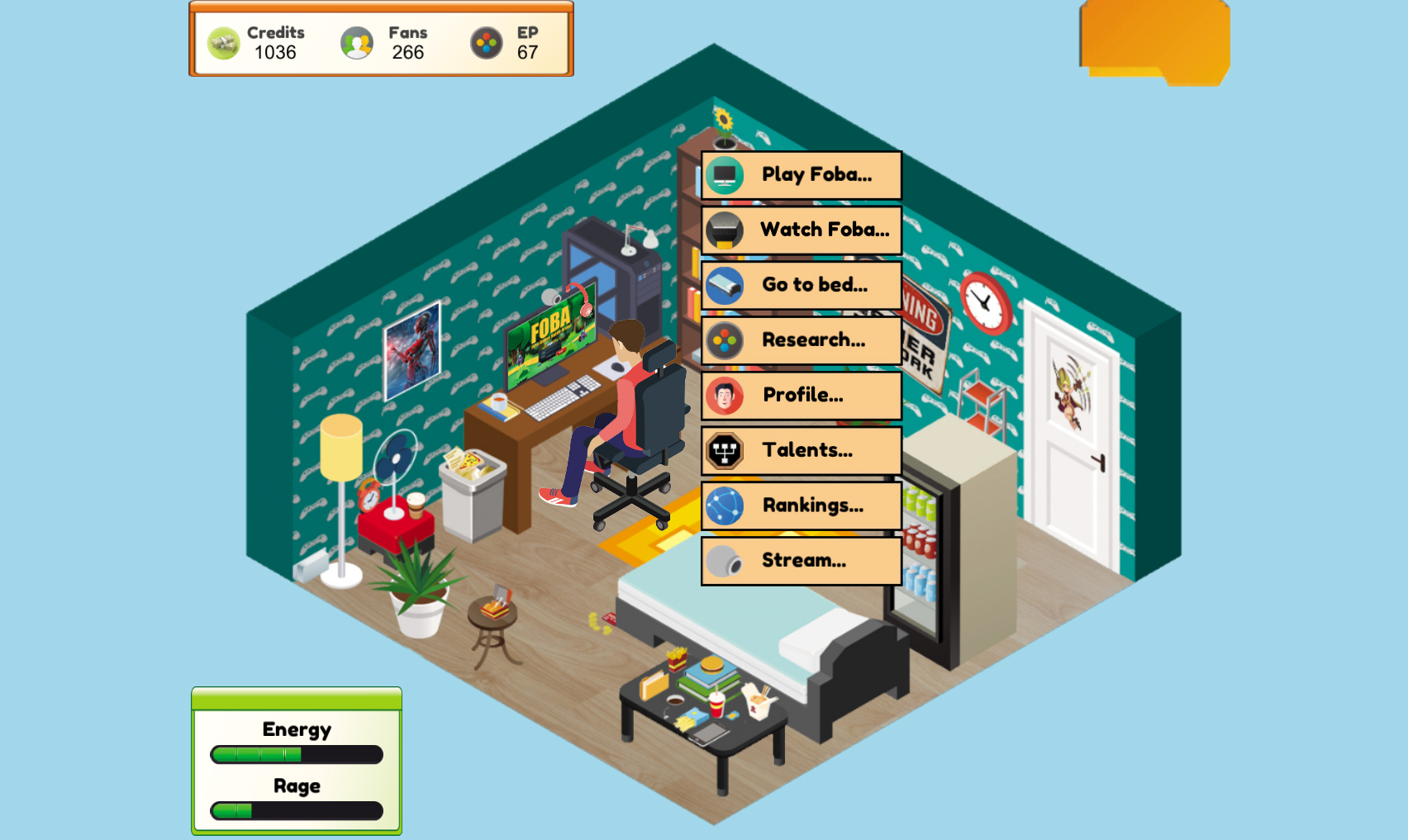Click the Energy progress bar

pyautogui.click(x=295, y=753)
